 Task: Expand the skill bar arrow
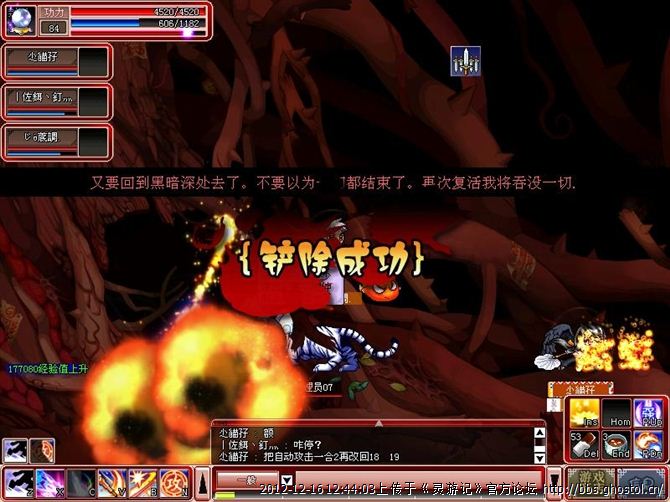[x=201, y=483]
